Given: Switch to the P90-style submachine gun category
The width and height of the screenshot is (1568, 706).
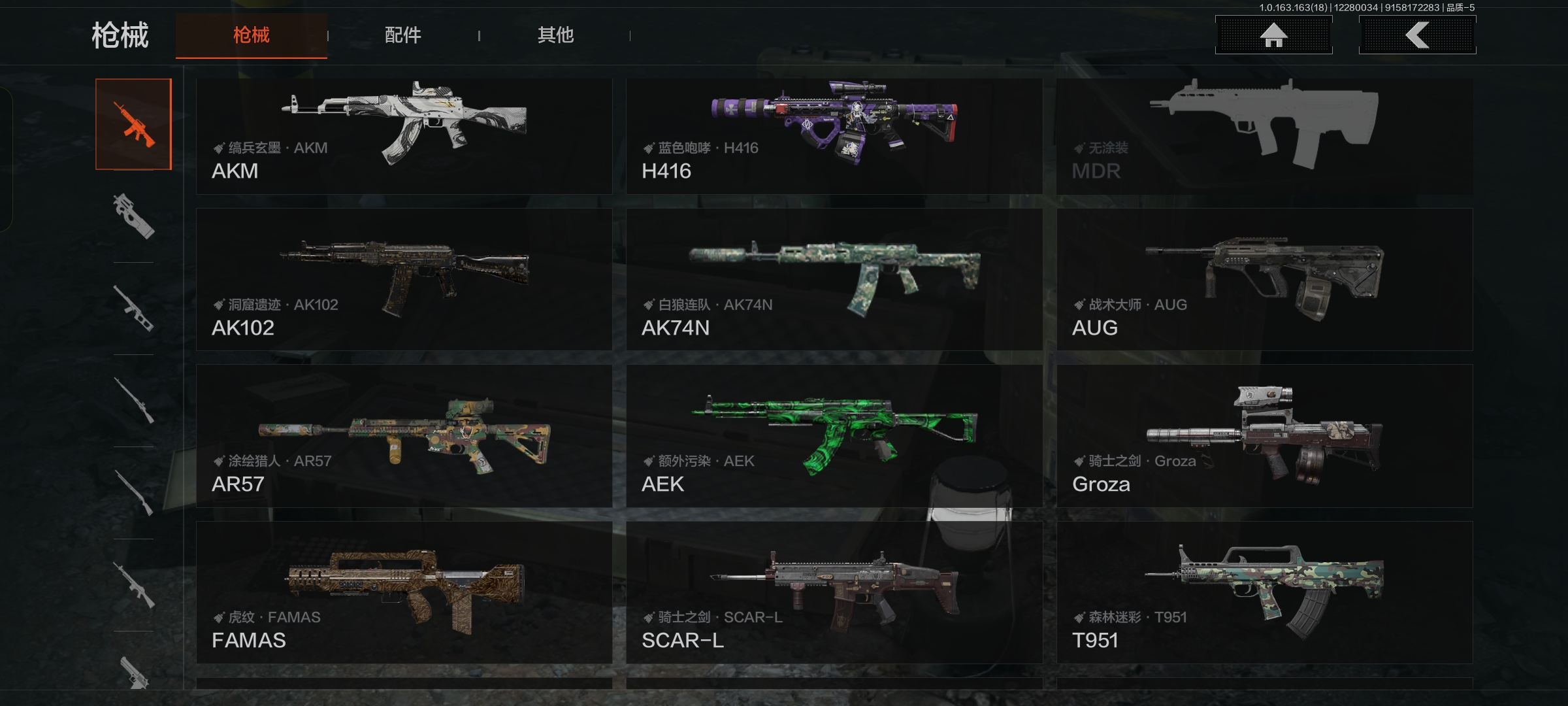Looking at the screenshot, I should (133, 216).
